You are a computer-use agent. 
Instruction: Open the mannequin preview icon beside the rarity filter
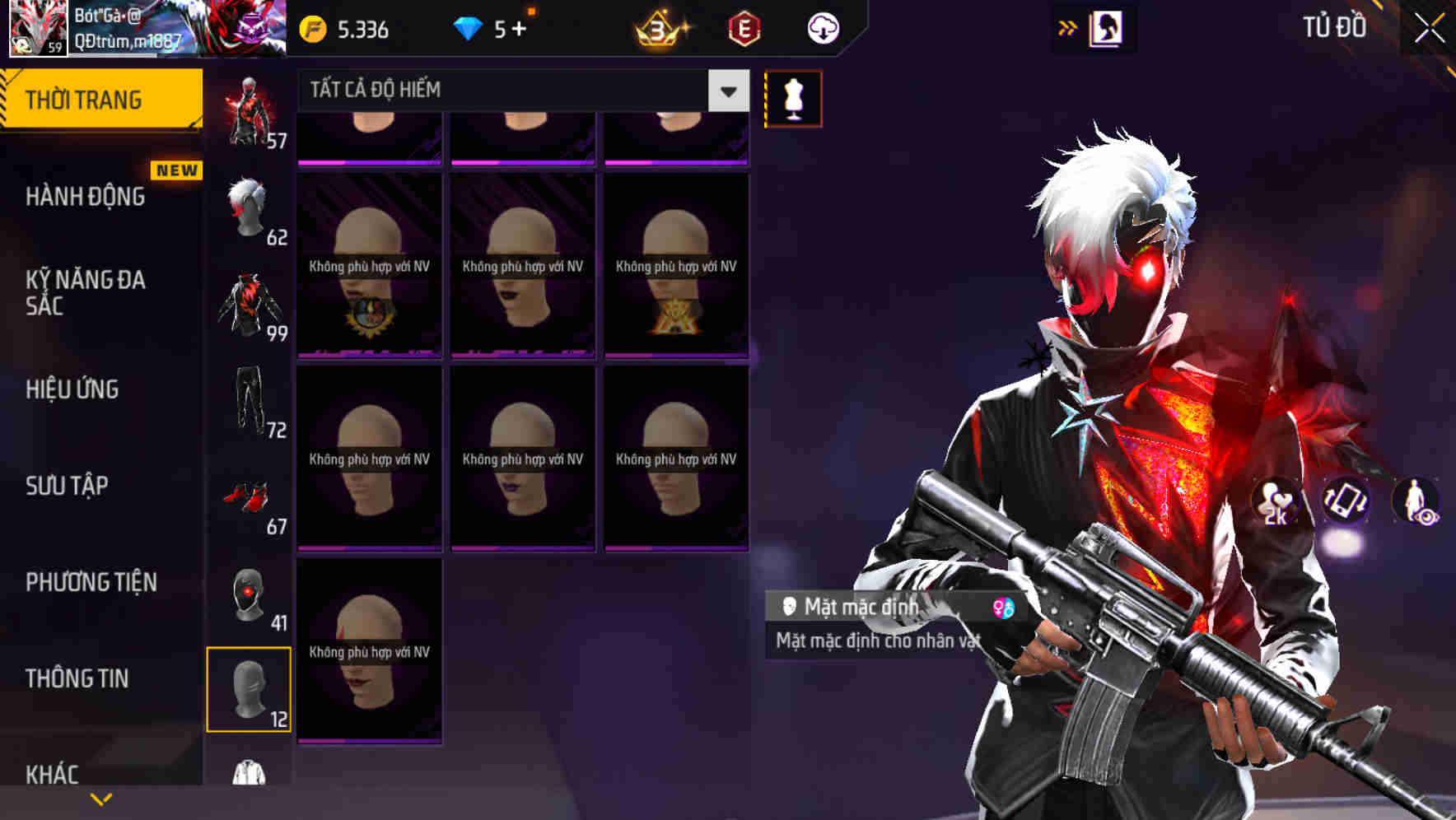[x=791, y=97]
